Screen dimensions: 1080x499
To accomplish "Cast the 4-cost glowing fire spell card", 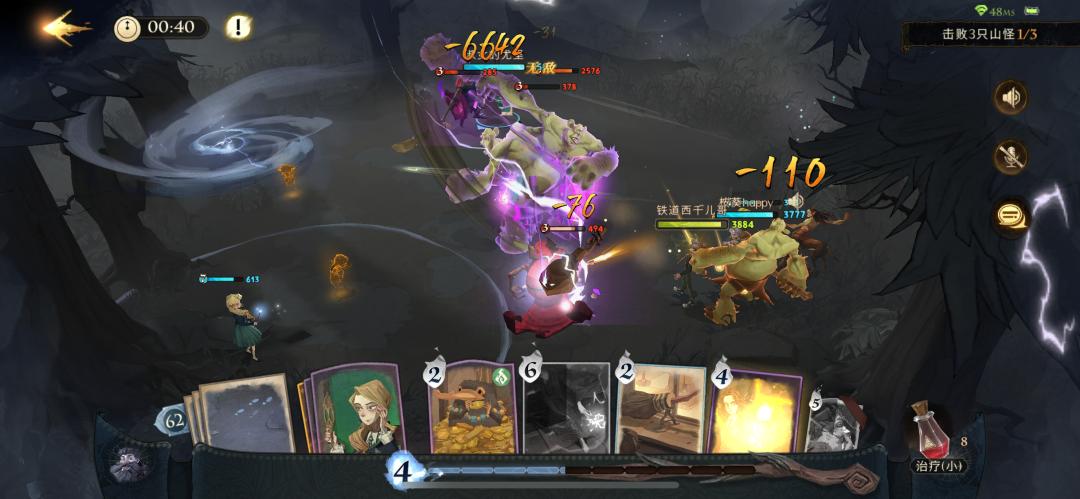I will [755, 410].
